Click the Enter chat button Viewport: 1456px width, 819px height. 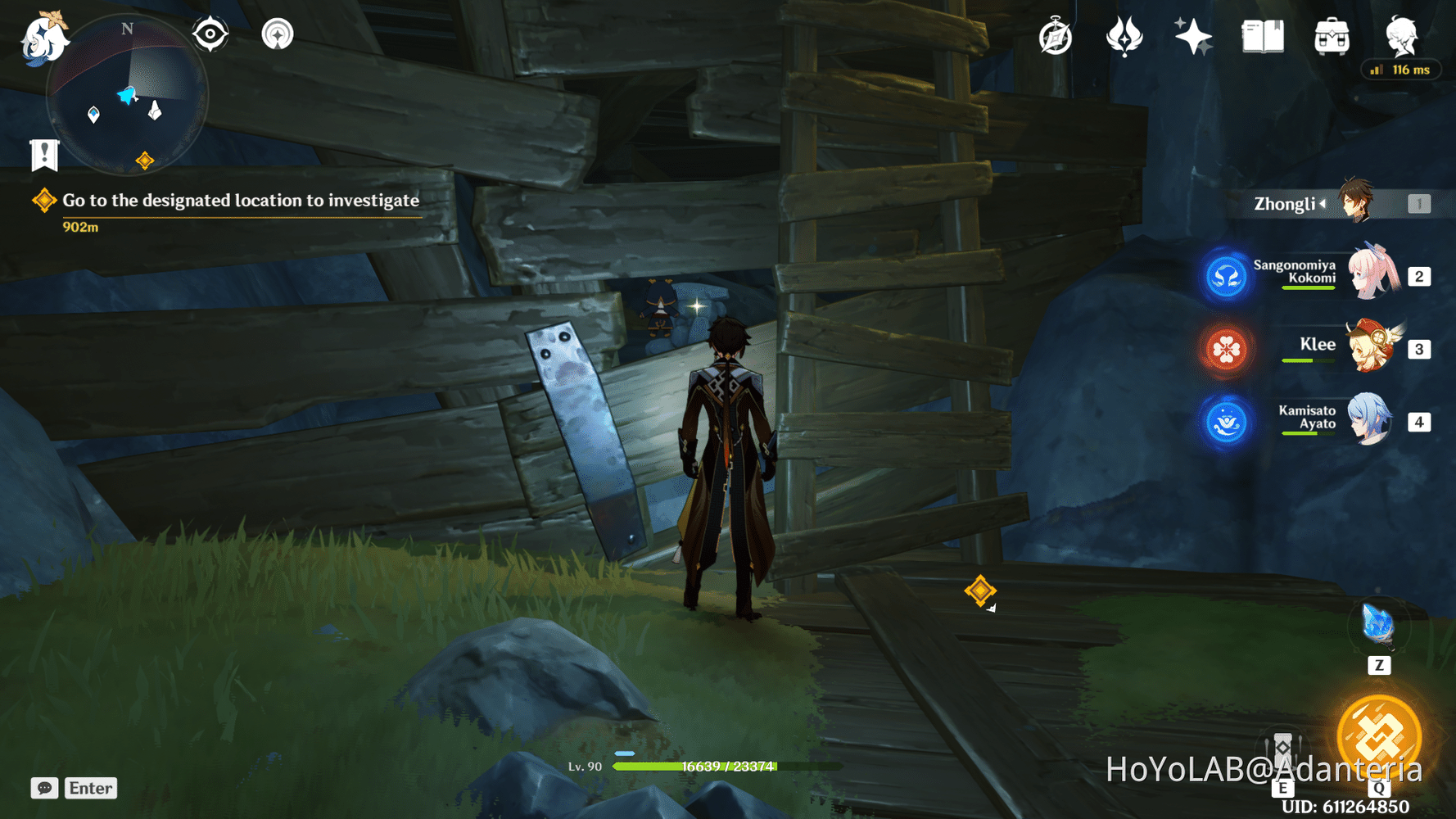pyautogui.click(x=90, y=788)
